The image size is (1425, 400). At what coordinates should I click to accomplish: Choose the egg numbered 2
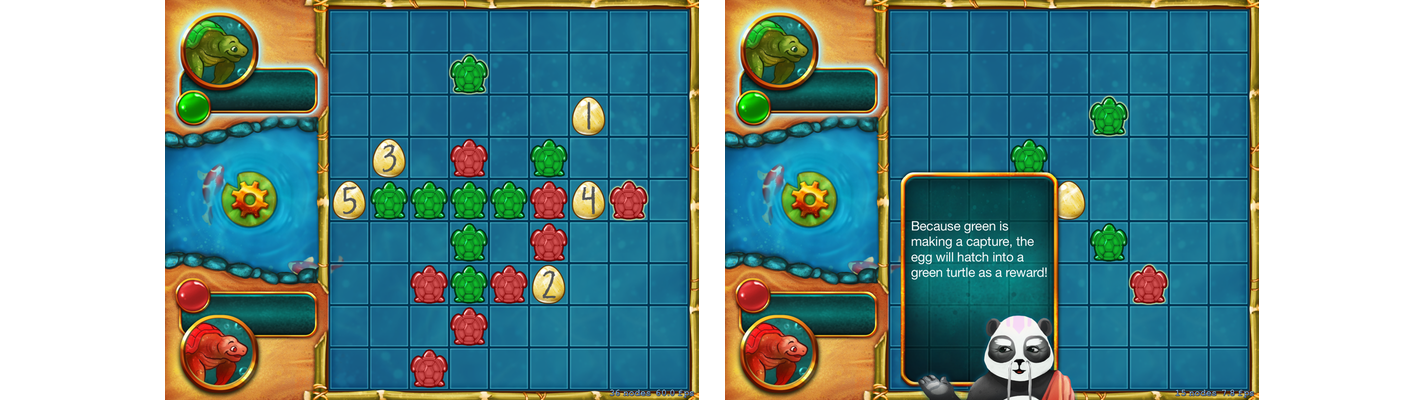(x=548, y=284)
